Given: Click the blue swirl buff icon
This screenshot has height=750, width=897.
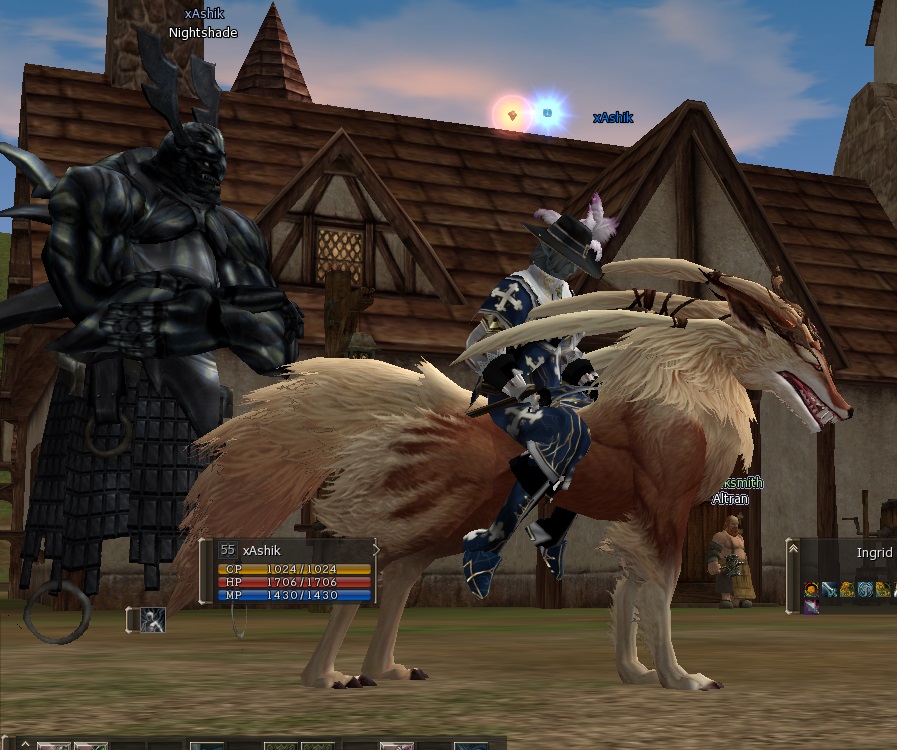Looking at the screenshot, I should [865, 590].
